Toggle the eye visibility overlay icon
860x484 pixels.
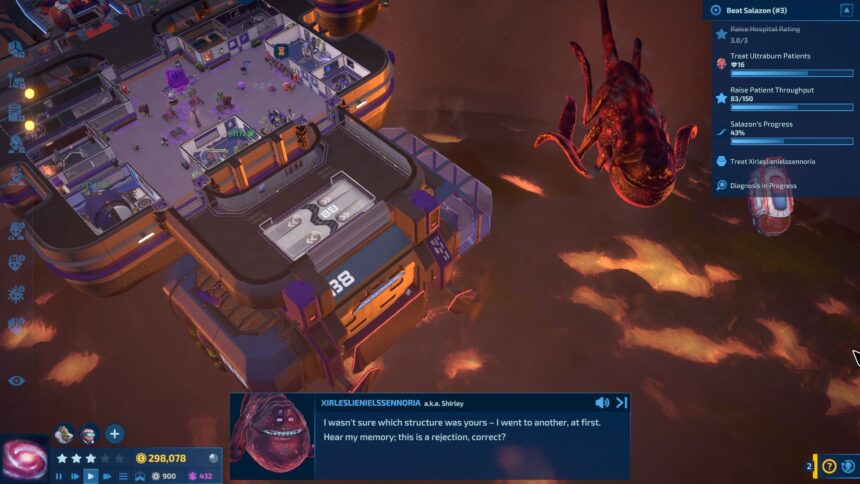tap(16, 380)
